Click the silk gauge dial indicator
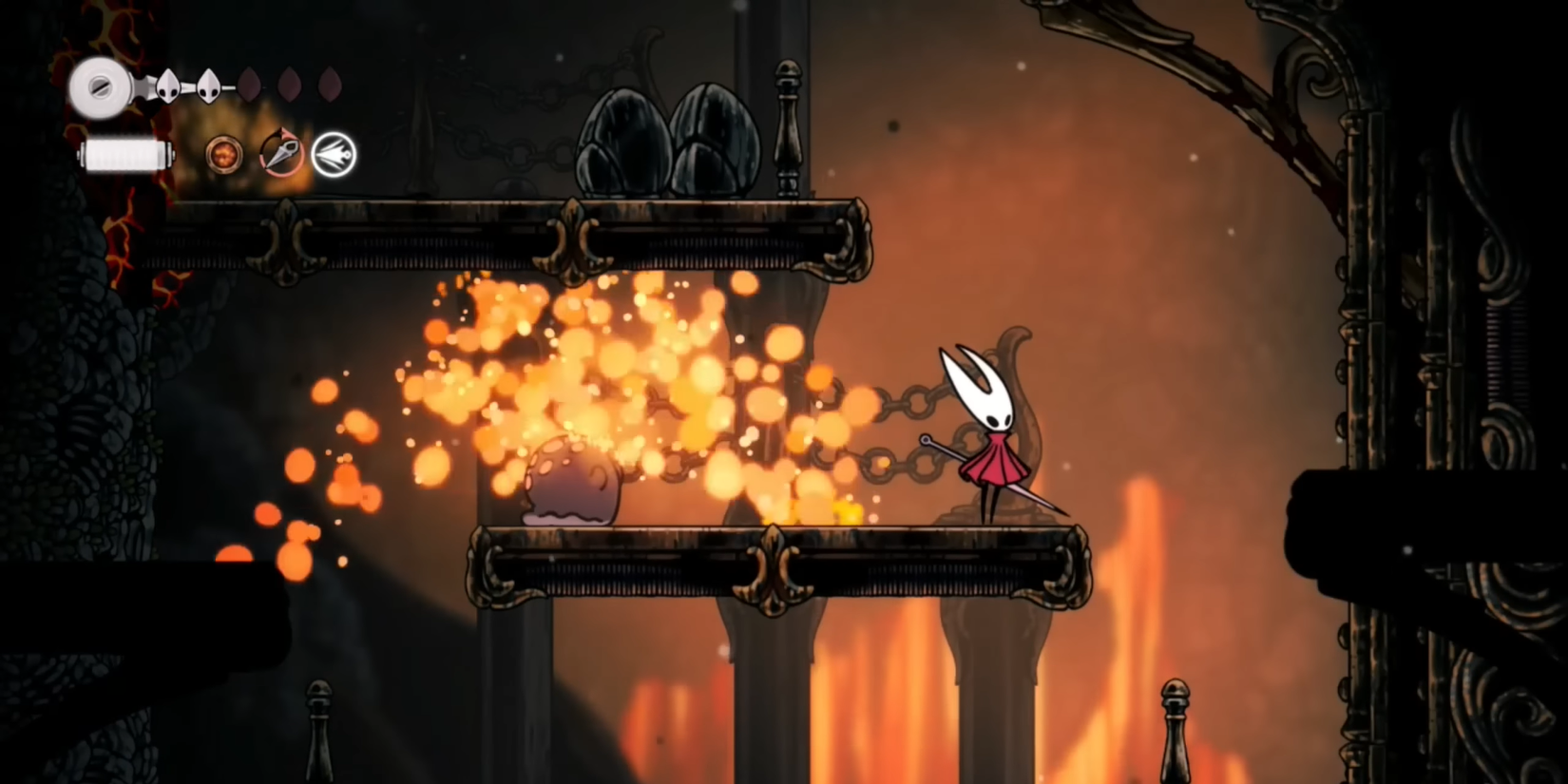The height and width of the screenshot is (784, 1568). tap(100, 88)
